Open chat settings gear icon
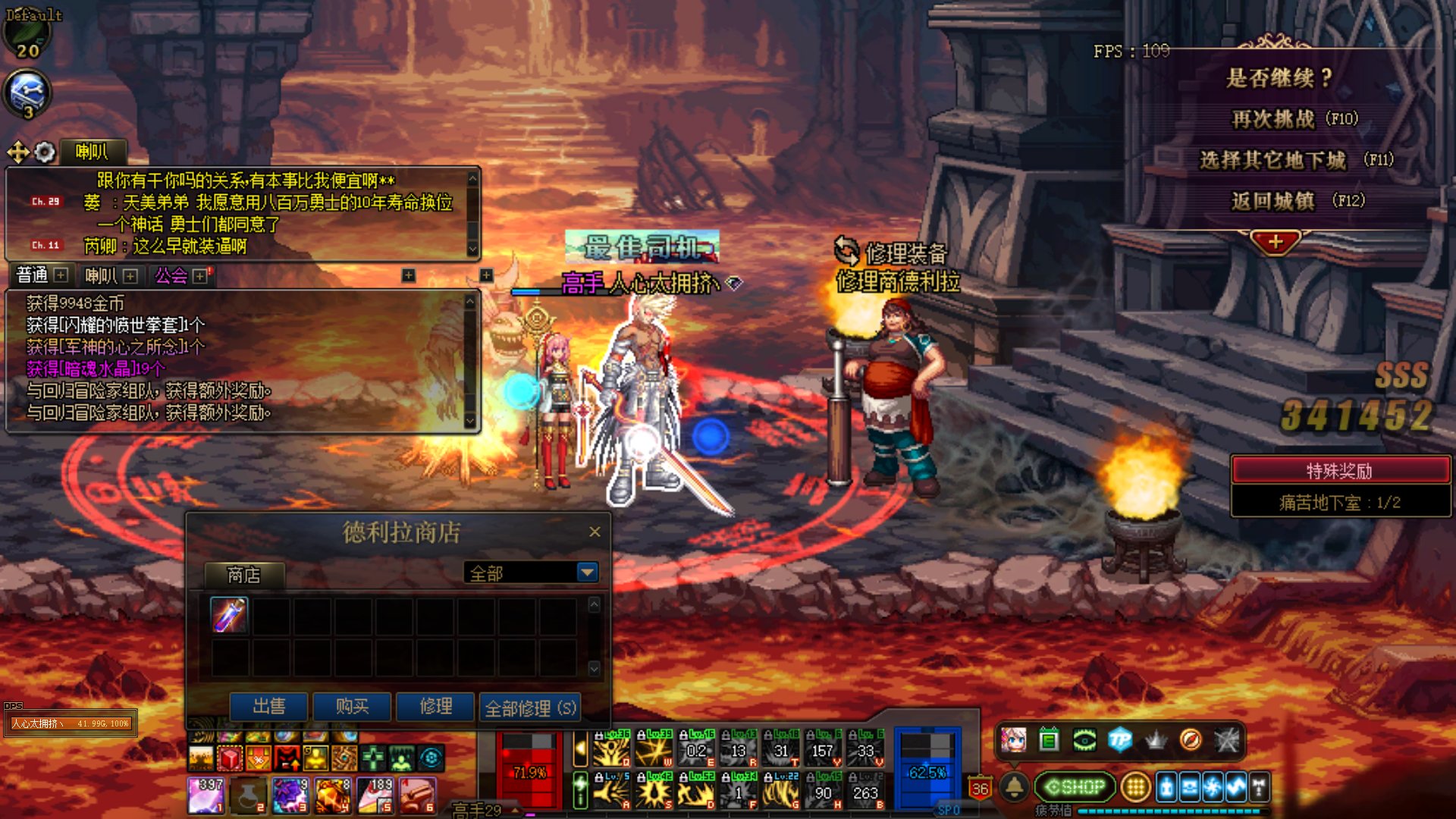The image size is (1456, 819). (45, 152)
